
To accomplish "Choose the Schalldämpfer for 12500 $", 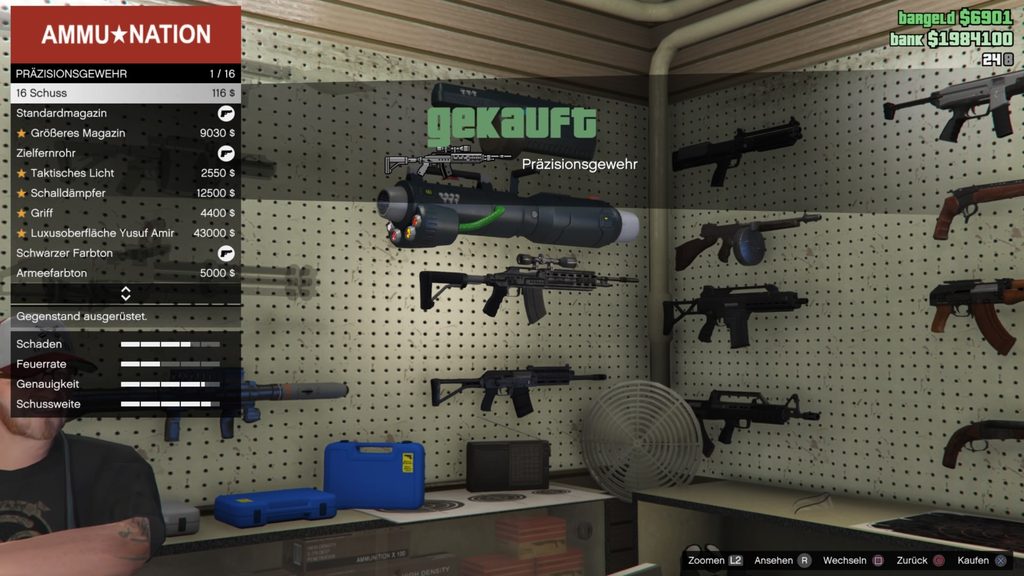I will (125, 193).
